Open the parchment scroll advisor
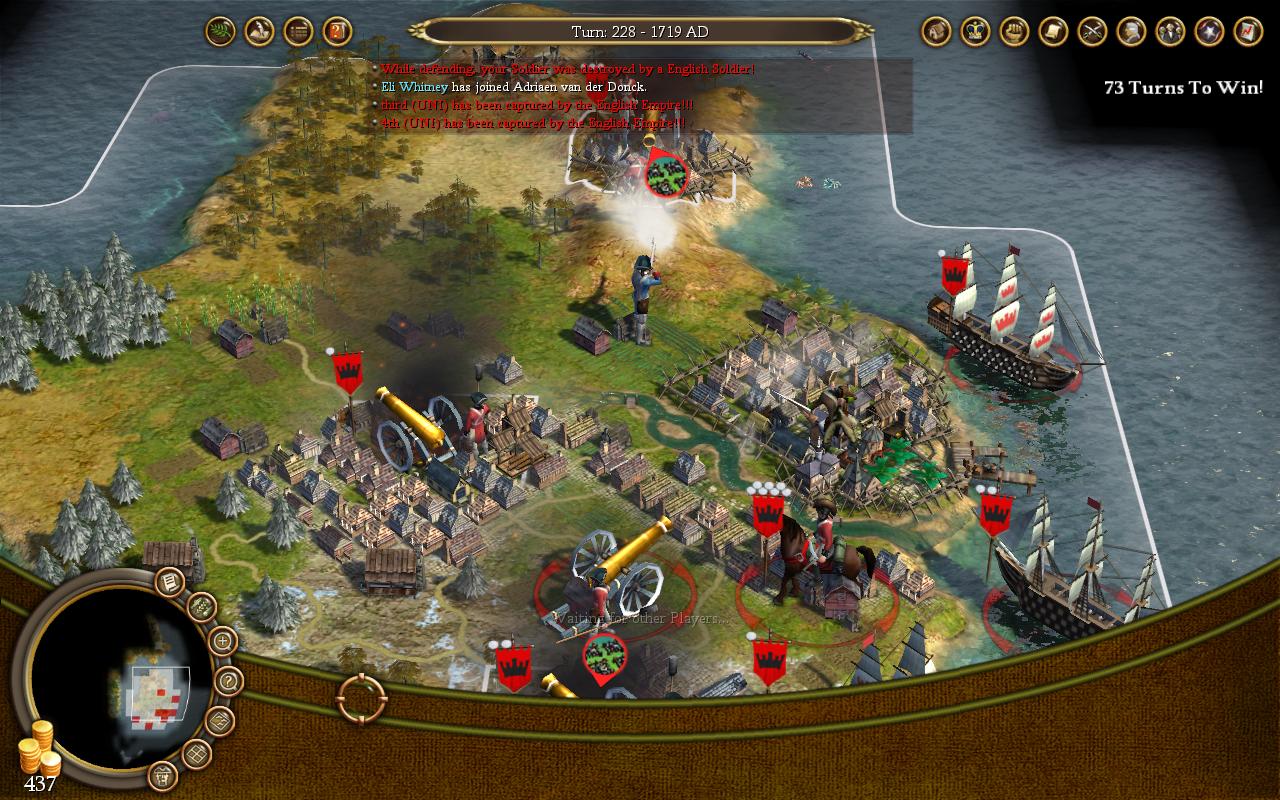The image size is (1280, 800). [1053, 32]
